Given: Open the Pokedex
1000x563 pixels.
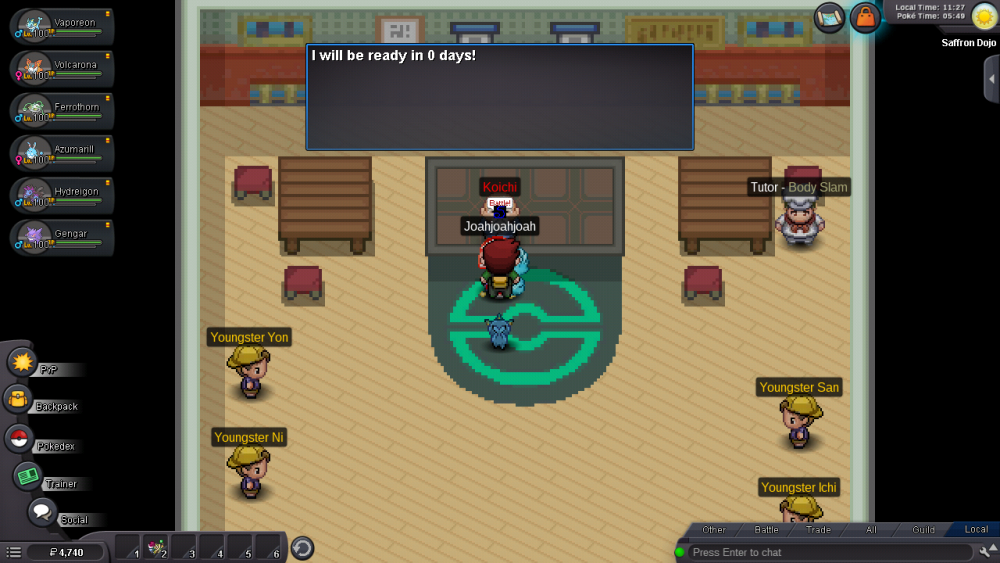Looking at the screenshot, I should [x=19, y=438].
